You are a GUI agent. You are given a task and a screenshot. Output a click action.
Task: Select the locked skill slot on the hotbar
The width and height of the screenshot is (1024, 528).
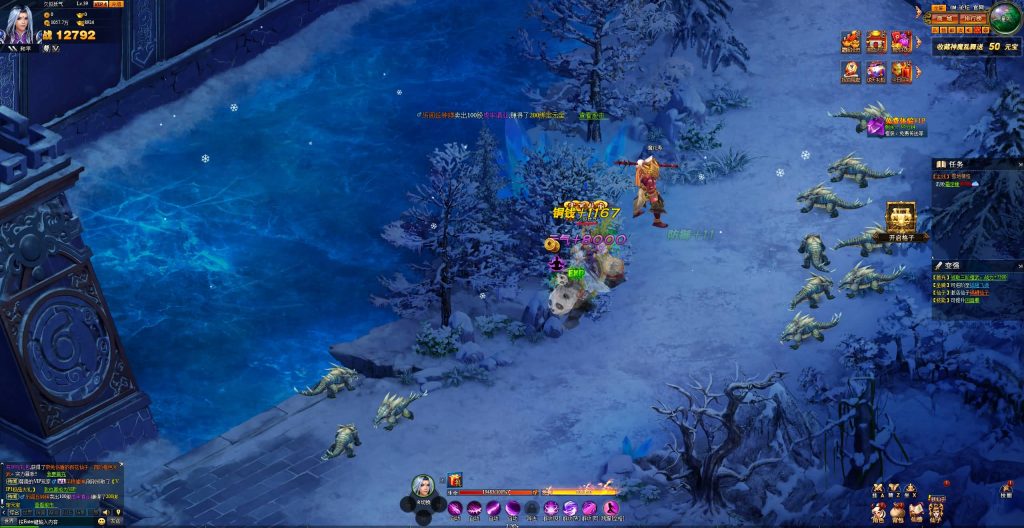(x=532, y=509)
